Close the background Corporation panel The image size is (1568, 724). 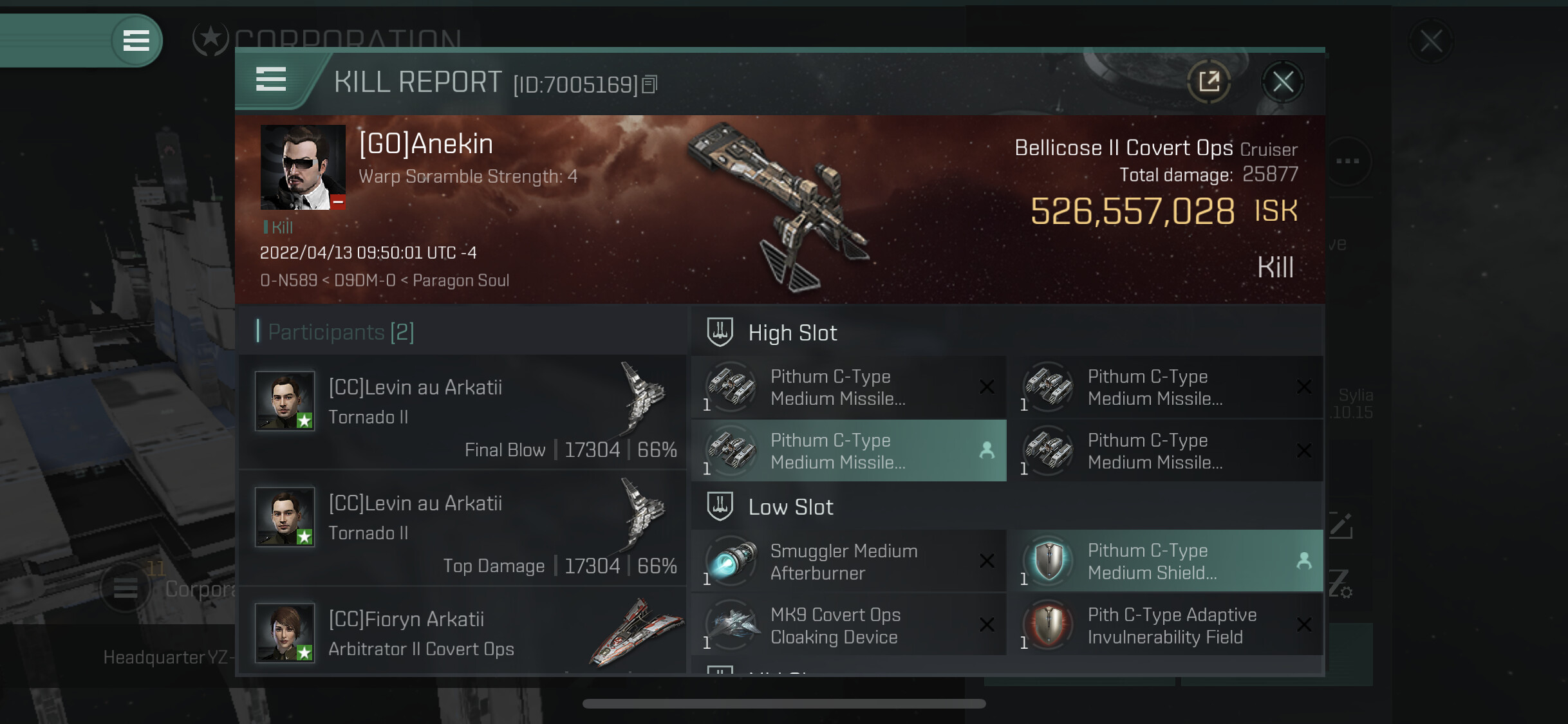pos(1430,41)
